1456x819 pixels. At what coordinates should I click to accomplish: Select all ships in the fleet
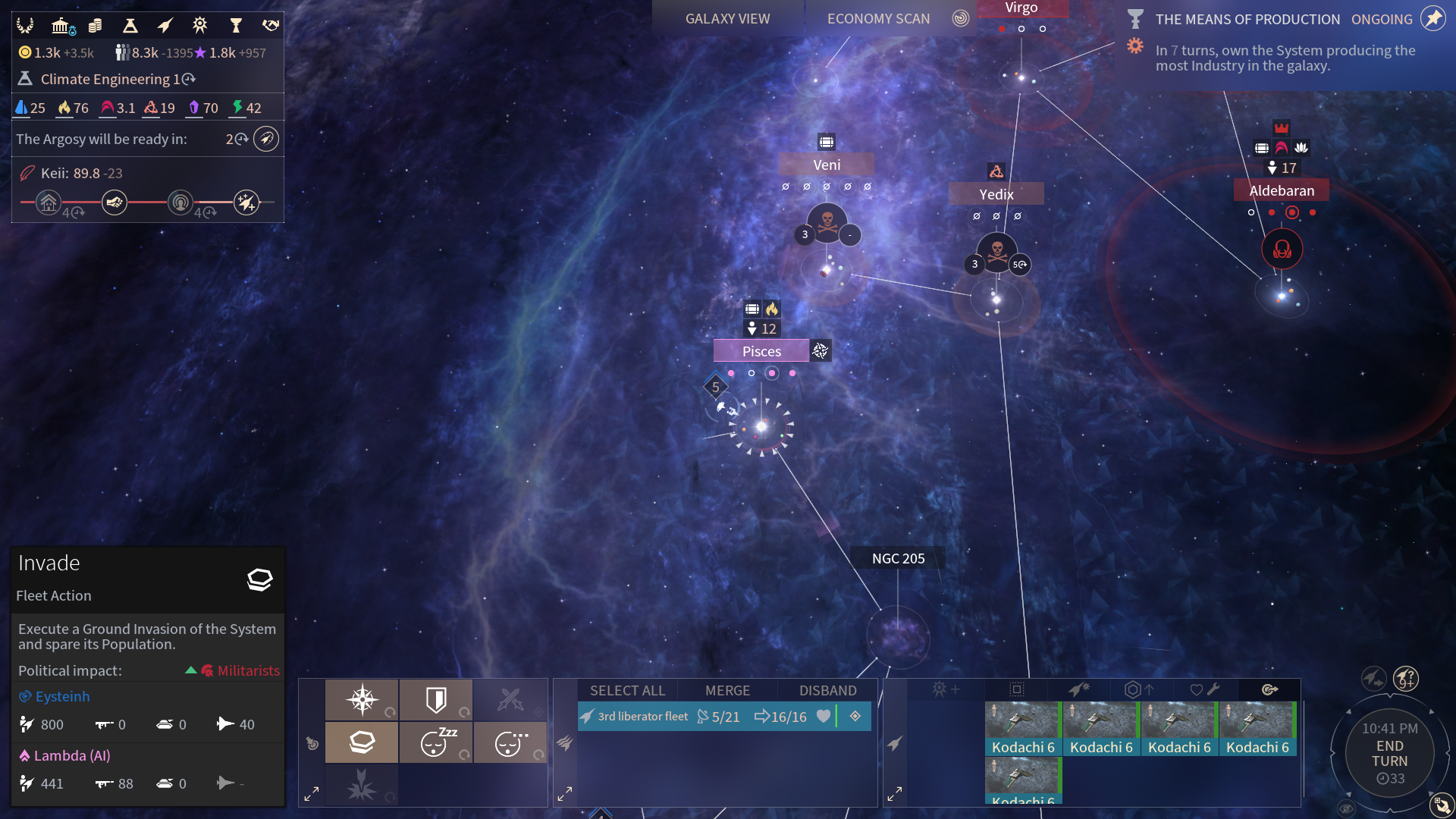(x=627, y=690)
